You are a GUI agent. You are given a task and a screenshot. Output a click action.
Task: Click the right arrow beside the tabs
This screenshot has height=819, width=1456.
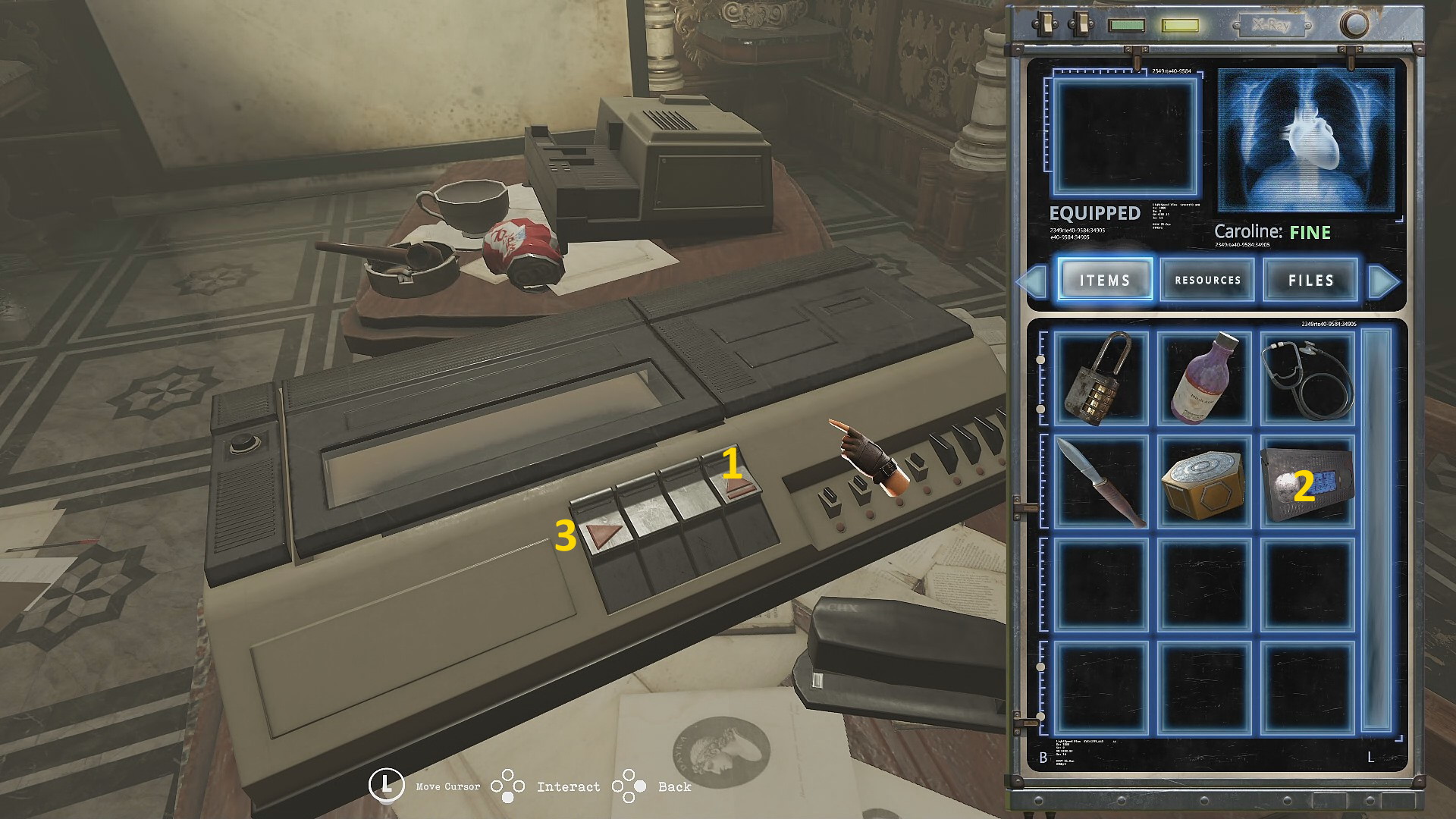1383,281
